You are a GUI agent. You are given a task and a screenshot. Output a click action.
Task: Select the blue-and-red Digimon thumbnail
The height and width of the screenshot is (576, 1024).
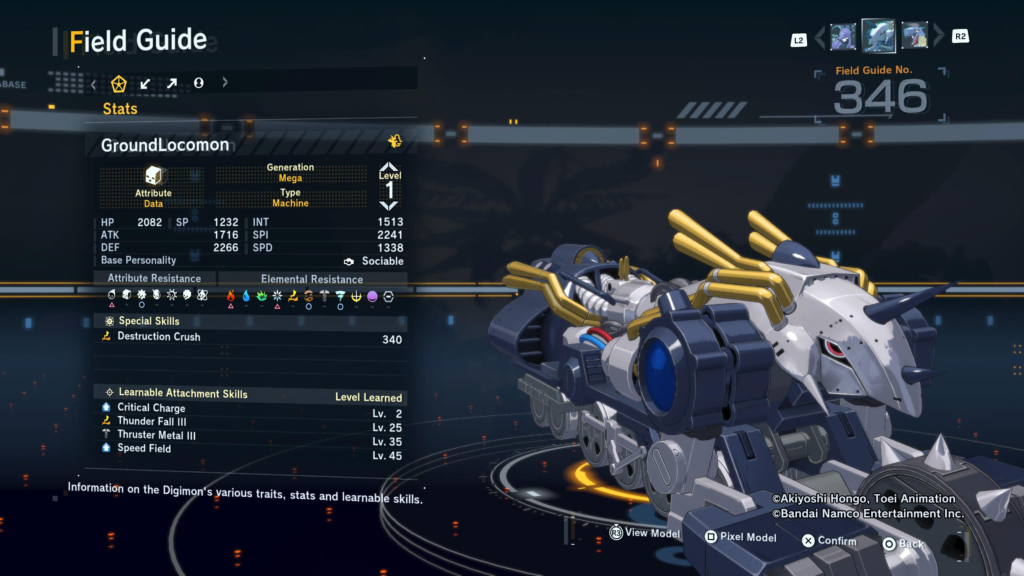(914, 37)
